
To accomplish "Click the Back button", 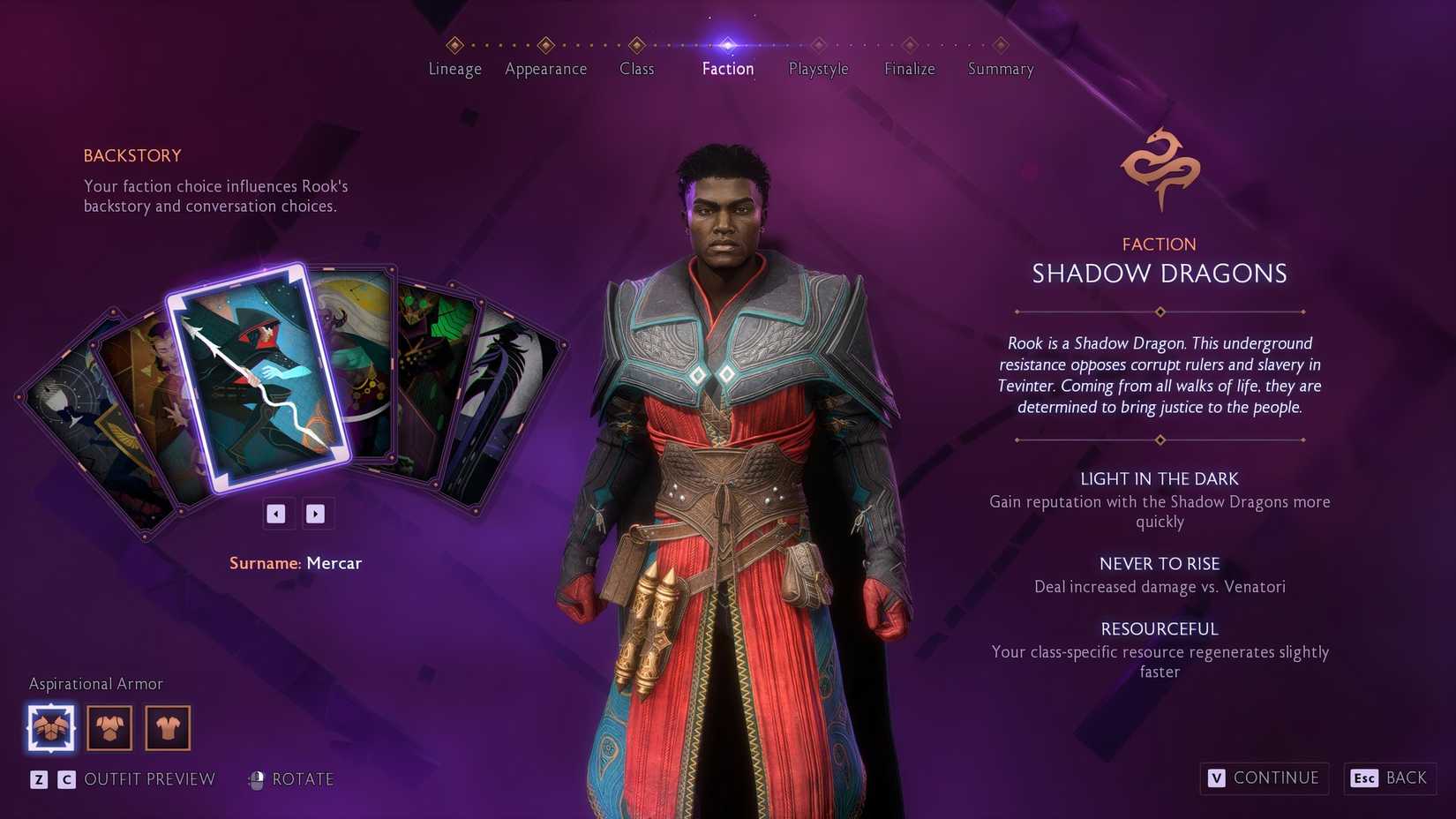I will click(x=1390, y=778).
